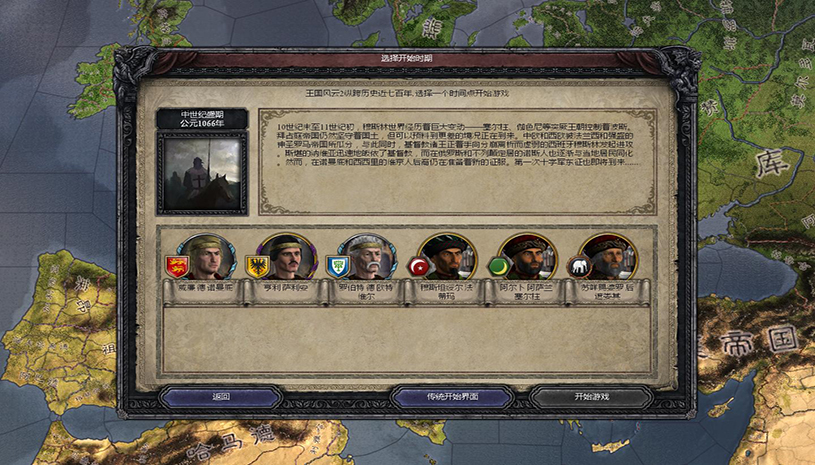The height and width of the screenshot is (465, 815).
Task: Open the 传统开始界面 classic start screen
Action: point(451,396)
